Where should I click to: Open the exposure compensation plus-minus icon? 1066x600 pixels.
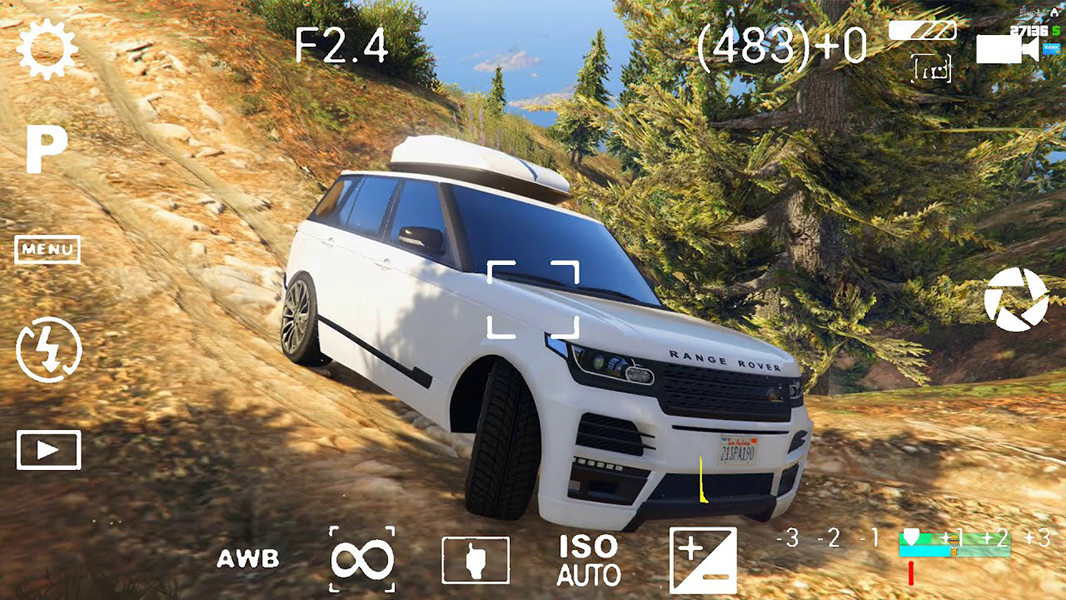tap(703, 560)
